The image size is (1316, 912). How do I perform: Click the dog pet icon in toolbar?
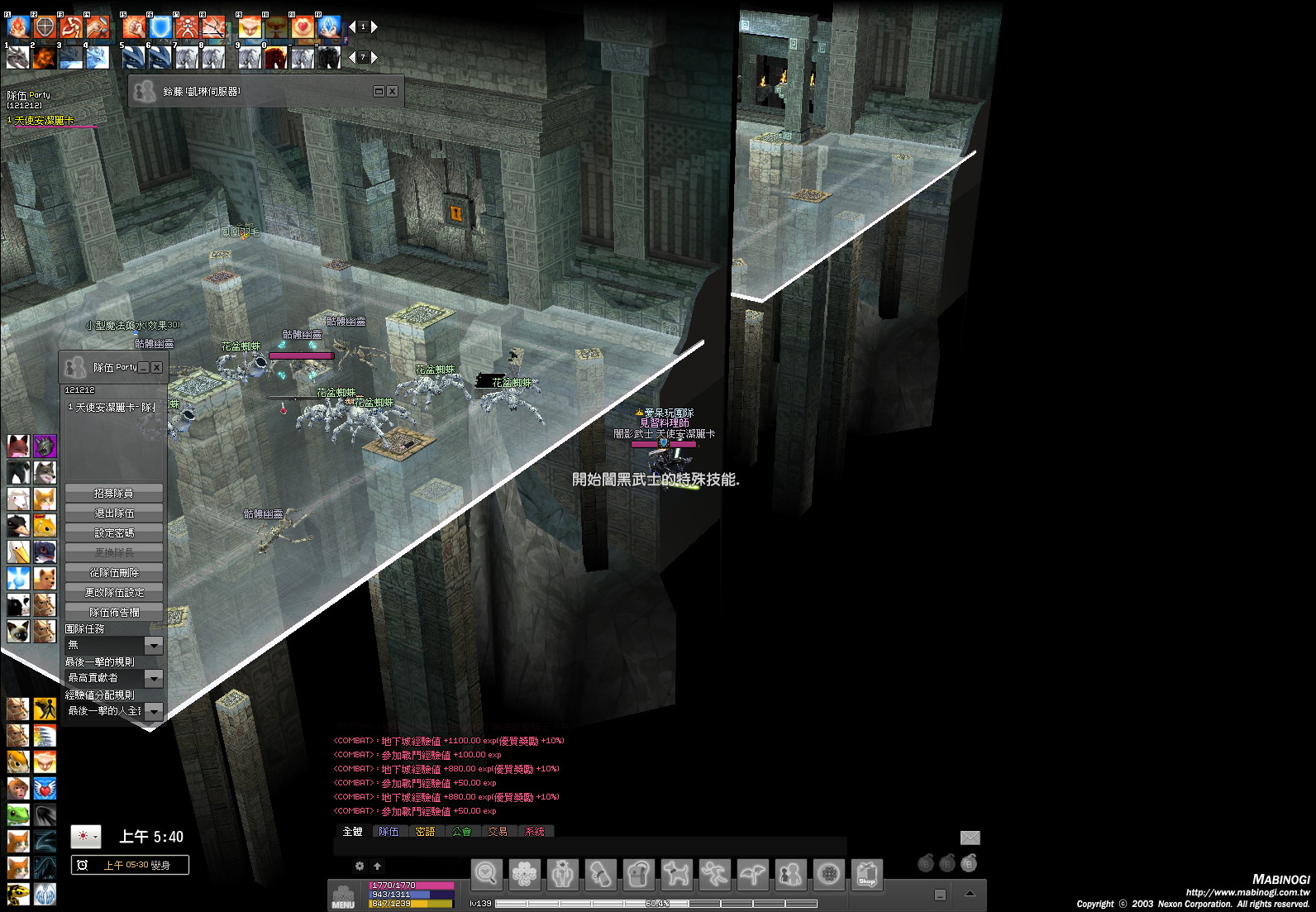coord(676,874)
